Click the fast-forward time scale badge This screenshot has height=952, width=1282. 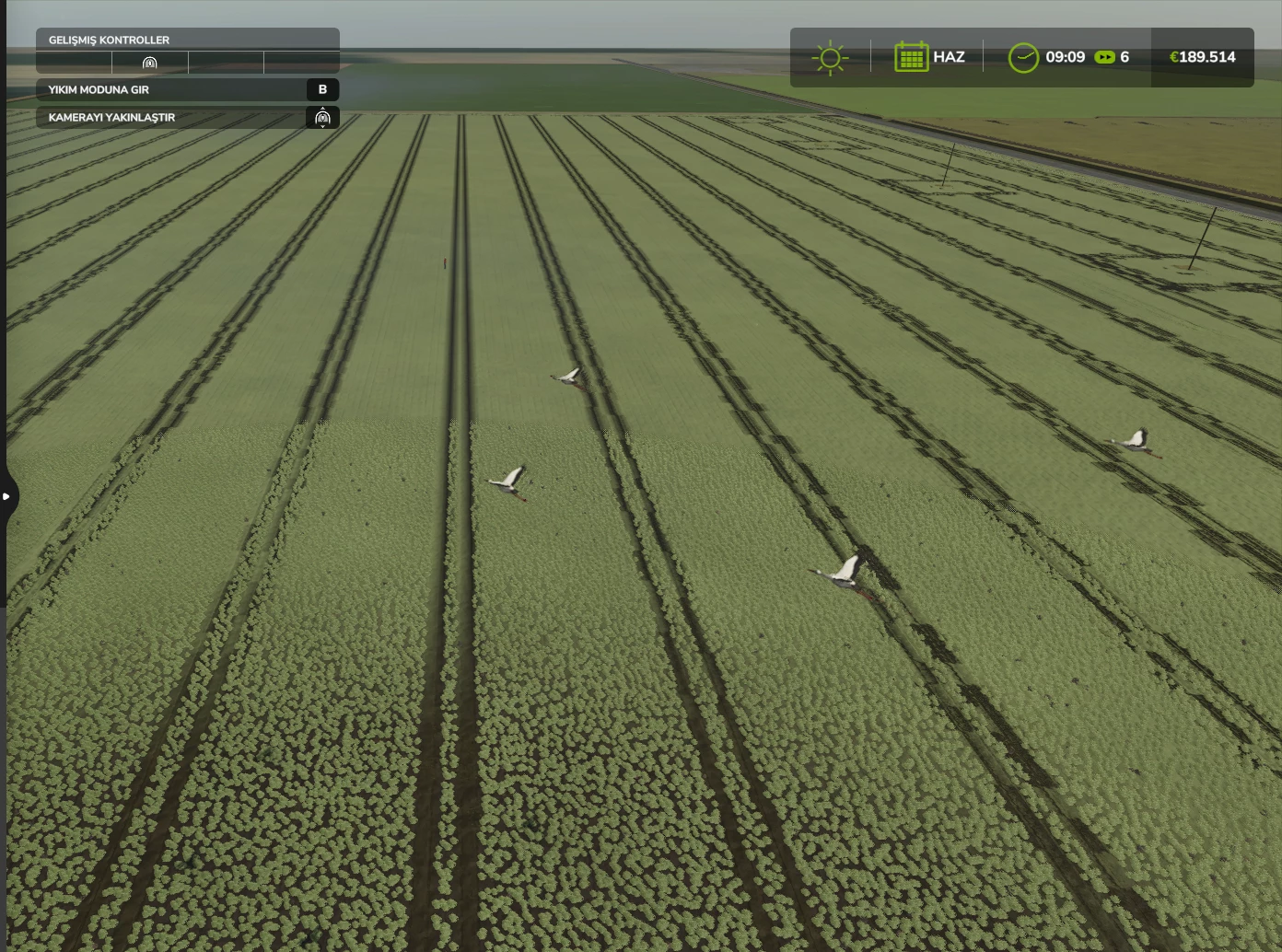pyautogui.click(x=1105, y=57)
